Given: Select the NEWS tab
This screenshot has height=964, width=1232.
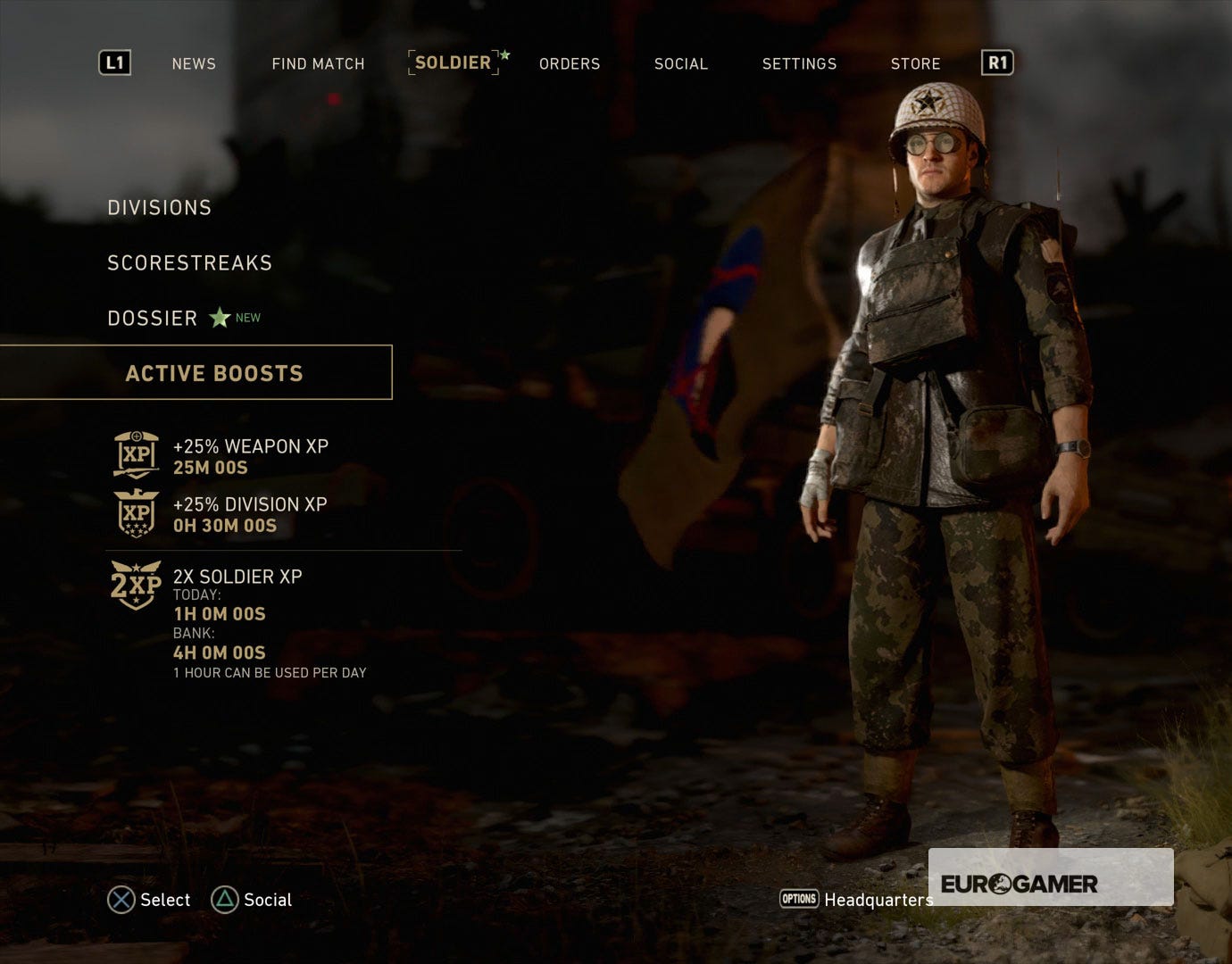Looking at the screenshot, I should point(193,63).
